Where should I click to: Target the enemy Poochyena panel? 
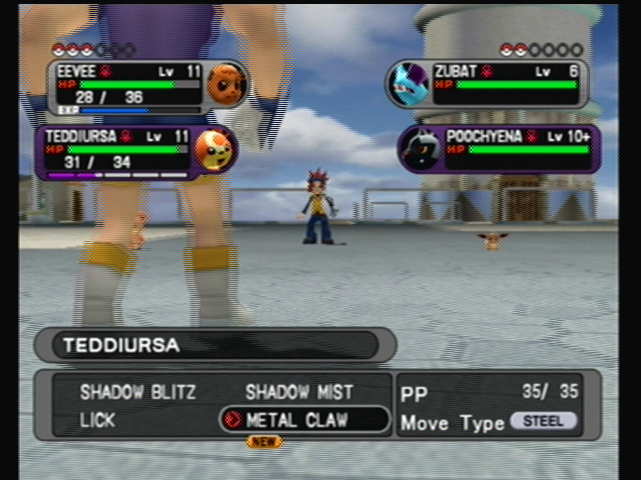coord(499,148)
